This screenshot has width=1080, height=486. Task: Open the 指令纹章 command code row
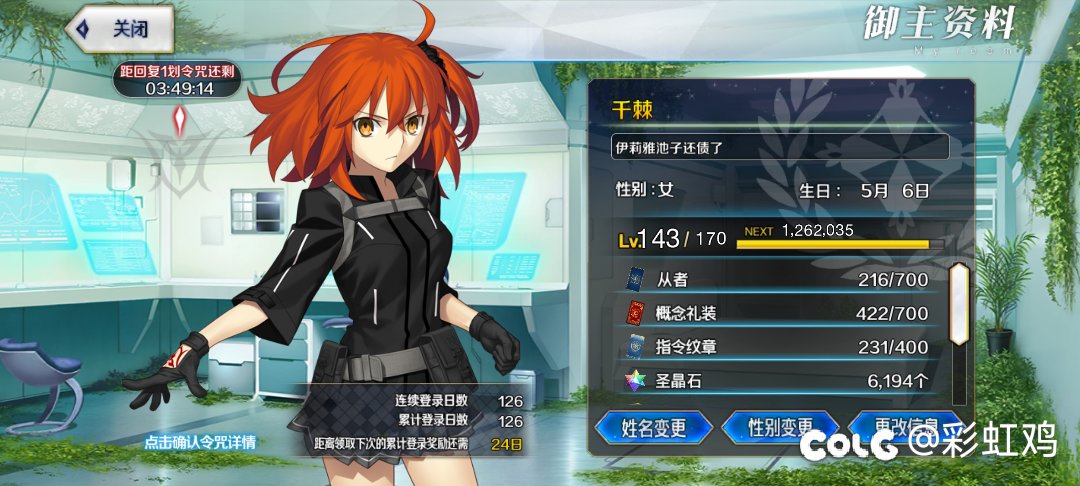(780, 347)
